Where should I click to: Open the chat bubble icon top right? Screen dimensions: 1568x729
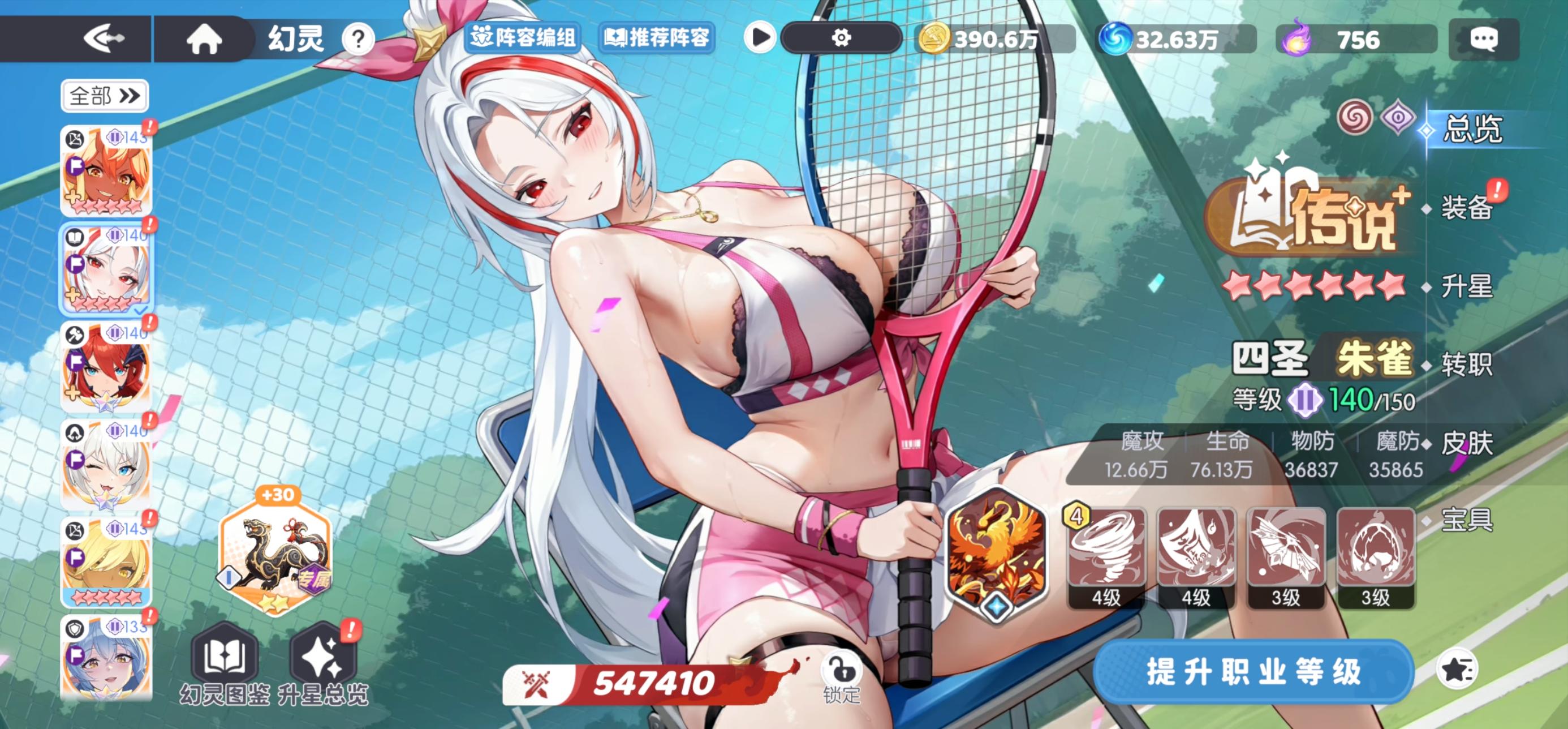[x=1483, y=40]
